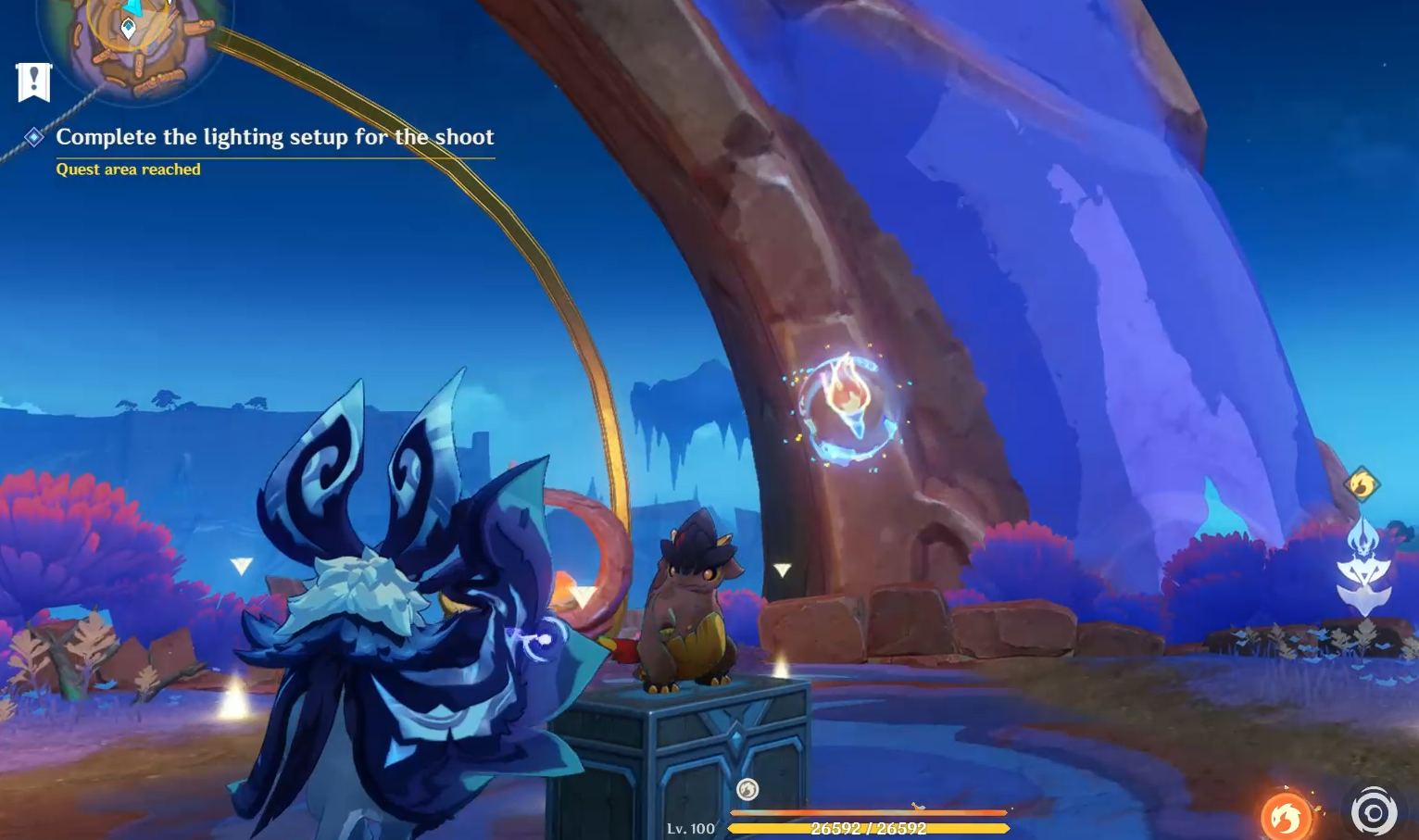Click the yellow Saurian ability diamond on the cliff
Viewport: 1419px width, 840px height.
coord(1362,484)
